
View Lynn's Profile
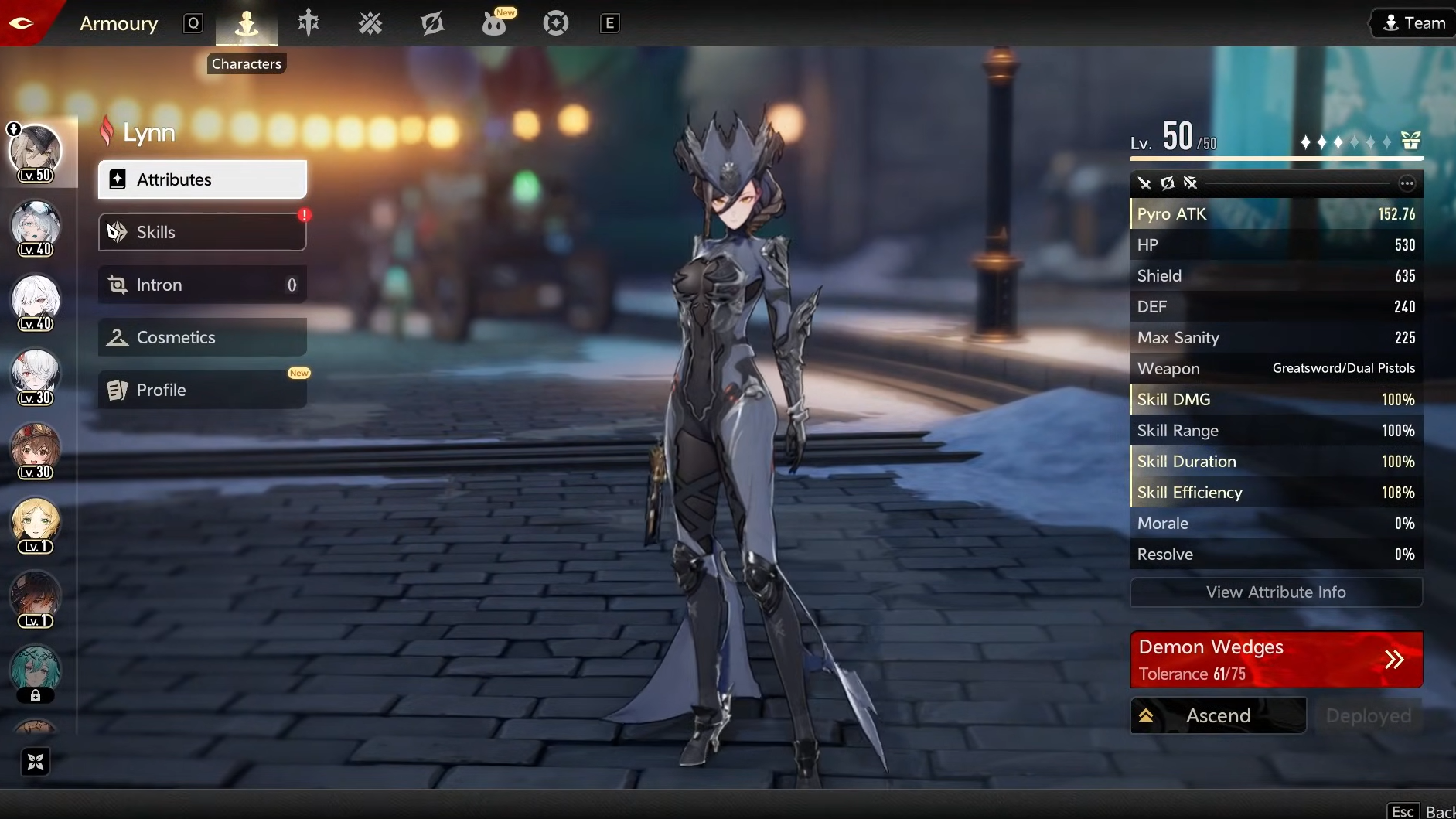tap(202, 390)
